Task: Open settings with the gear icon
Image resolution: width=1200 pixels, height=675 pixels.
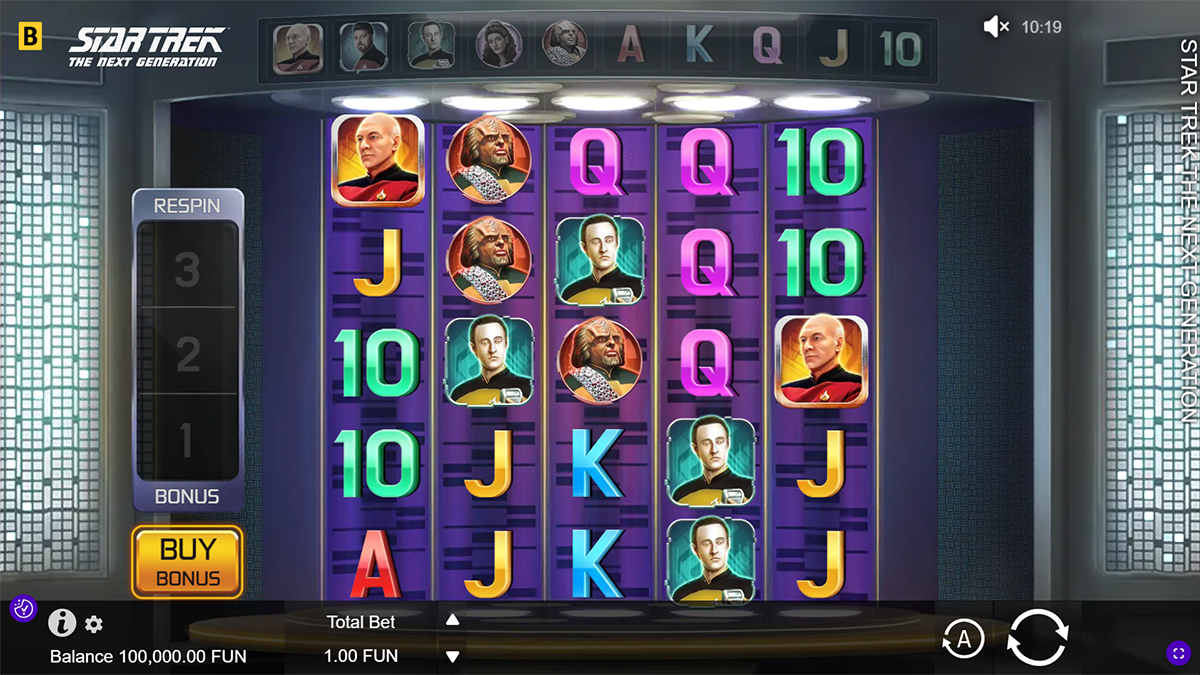Action: (94, 625)
